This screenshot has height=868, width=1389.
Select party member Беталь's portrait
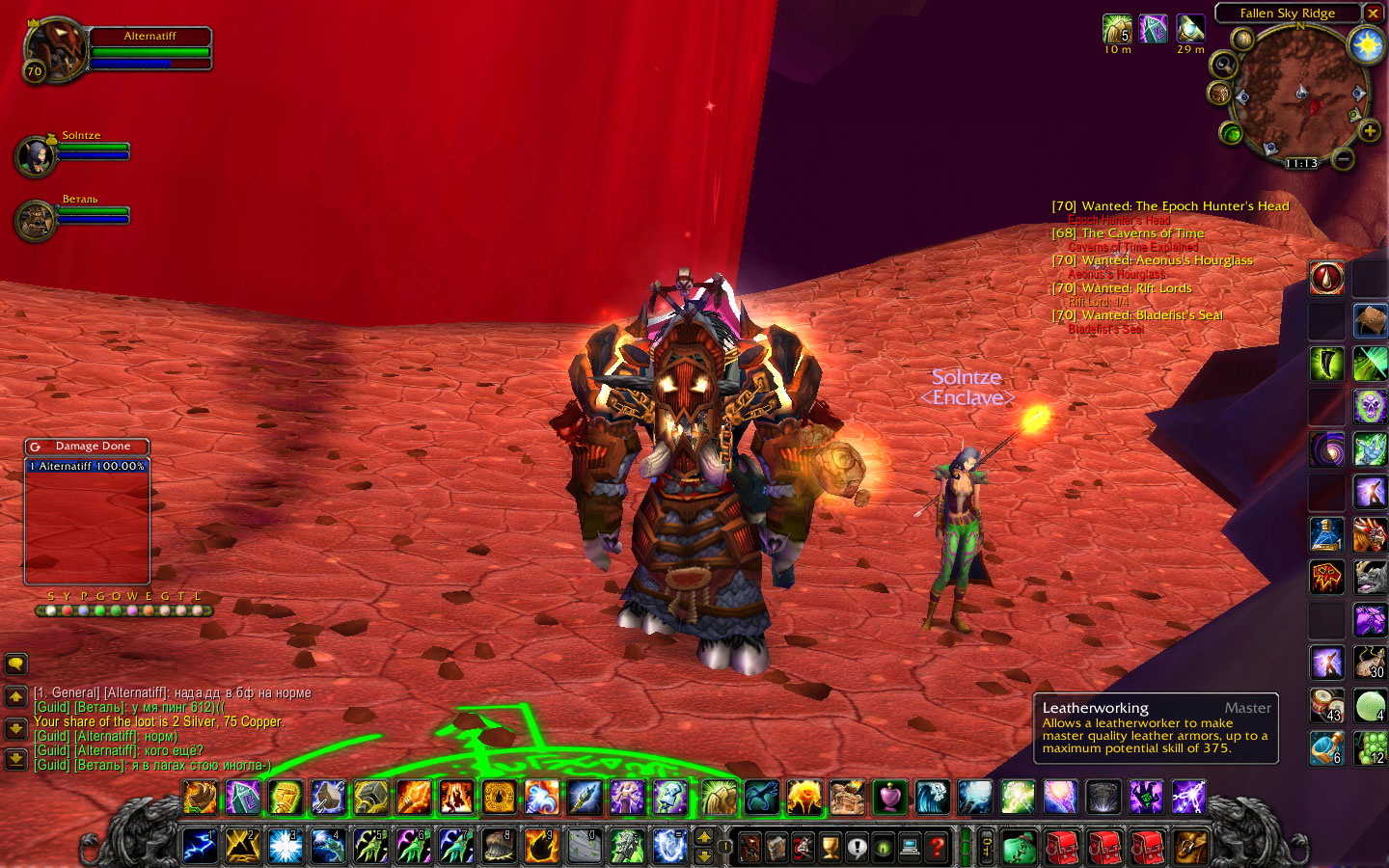36,220
